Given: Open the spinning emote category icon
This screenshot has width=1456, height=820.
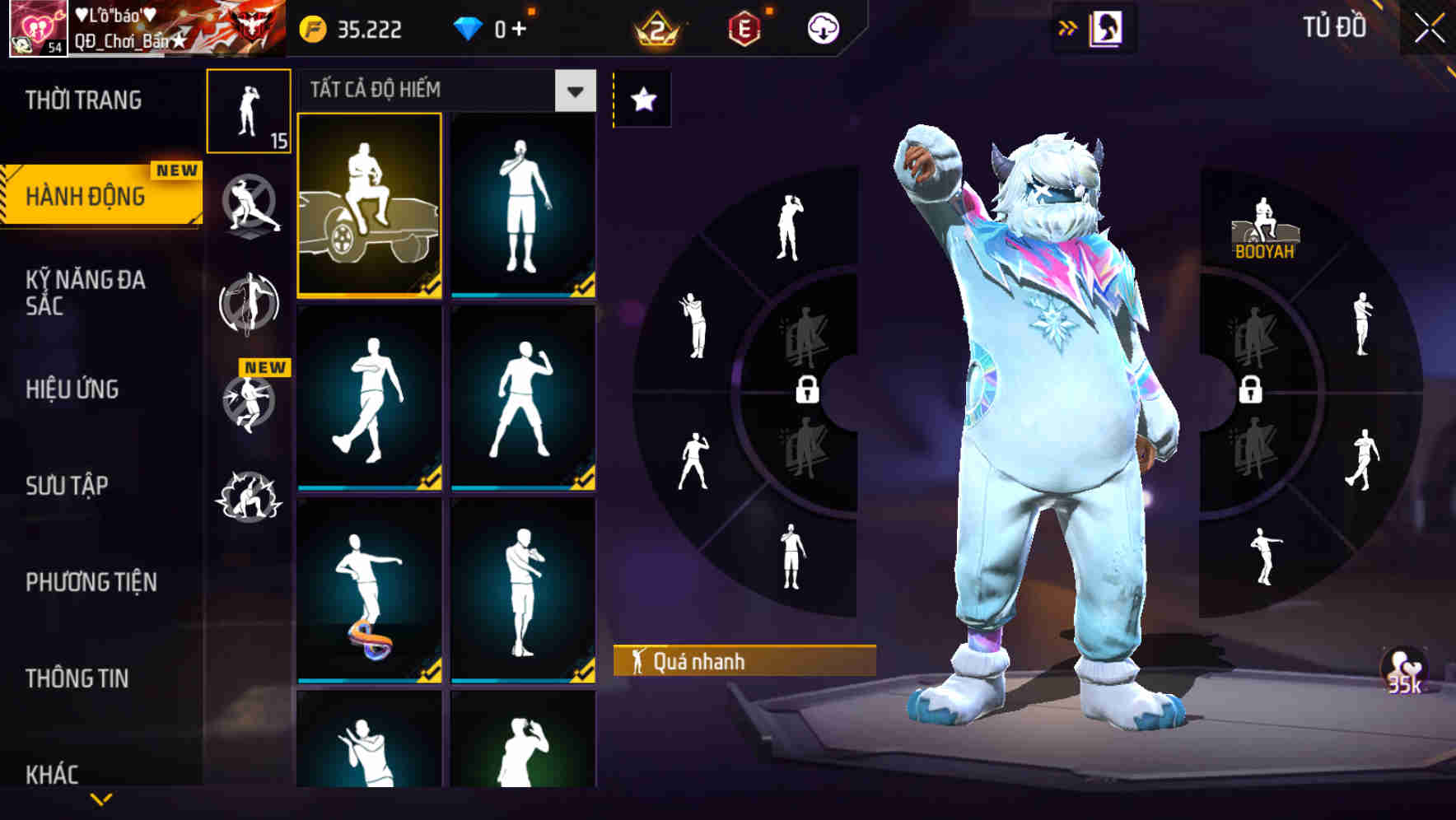Looking at the screenshot, I should (x=250, y=305).
